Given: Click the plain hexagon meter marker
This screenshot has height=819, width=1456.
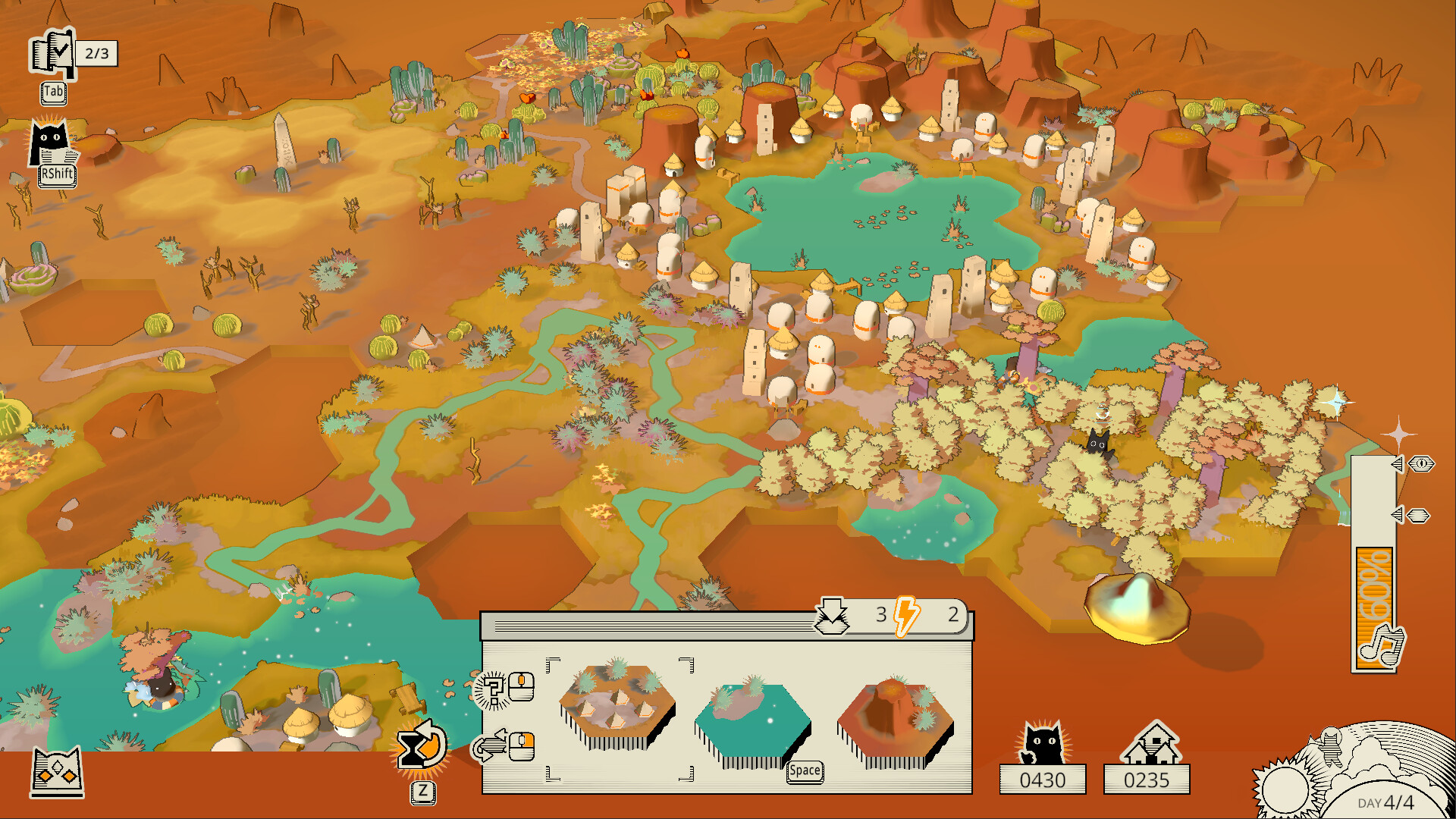Looking at the screenshot, I should click(1418, 516).
